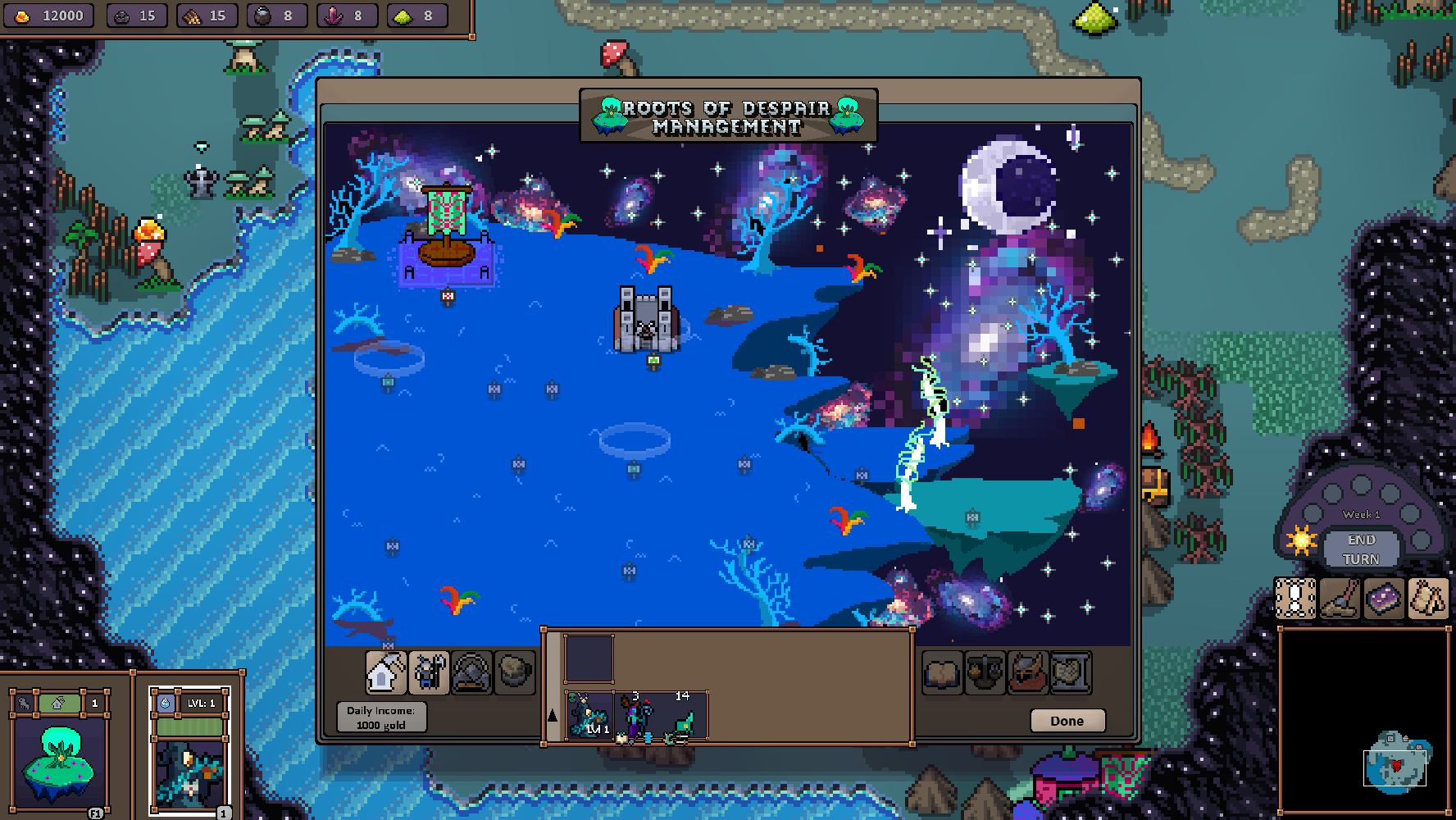Image resolution: width=1456 pixels, height=820 pixels.
Task: Open the supply bags icon above the minimap
Action: pos(1429,598)
